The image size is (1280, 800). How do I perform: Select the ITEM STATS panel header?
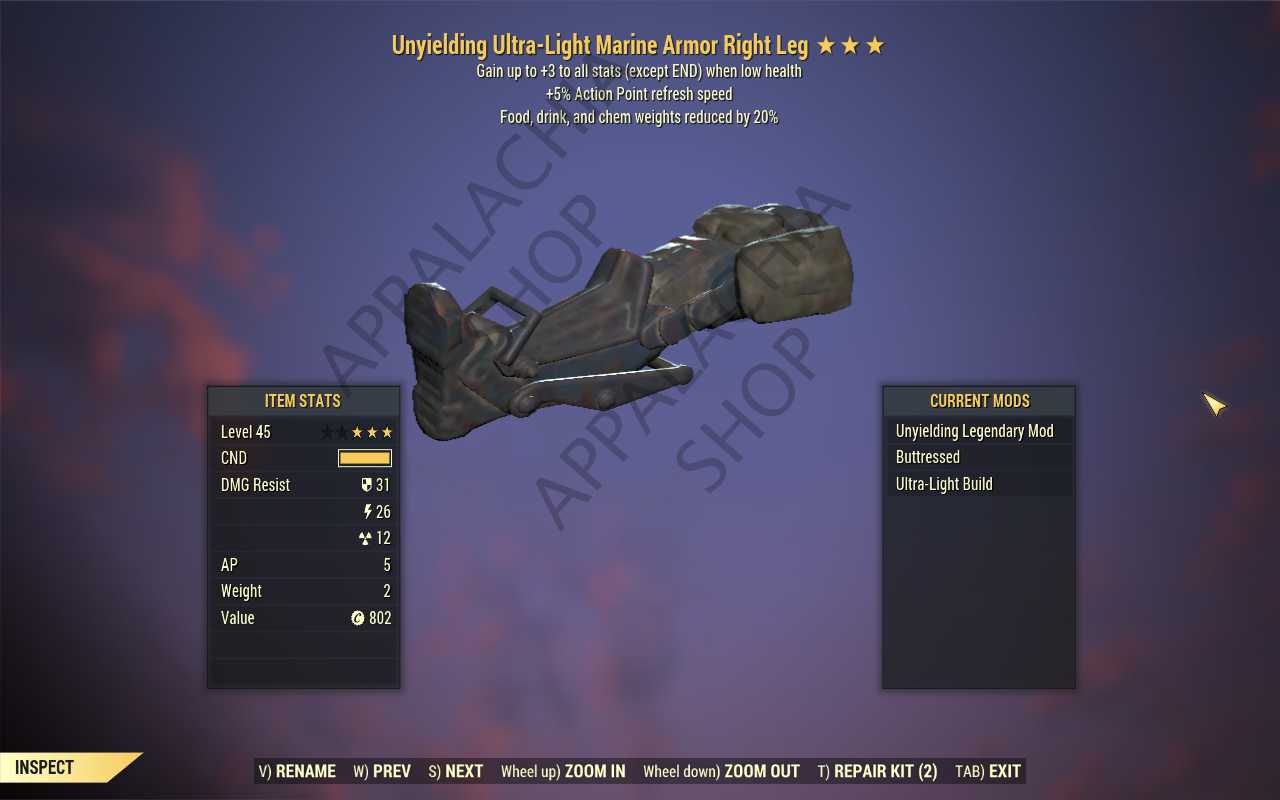[x=303, y=401]
